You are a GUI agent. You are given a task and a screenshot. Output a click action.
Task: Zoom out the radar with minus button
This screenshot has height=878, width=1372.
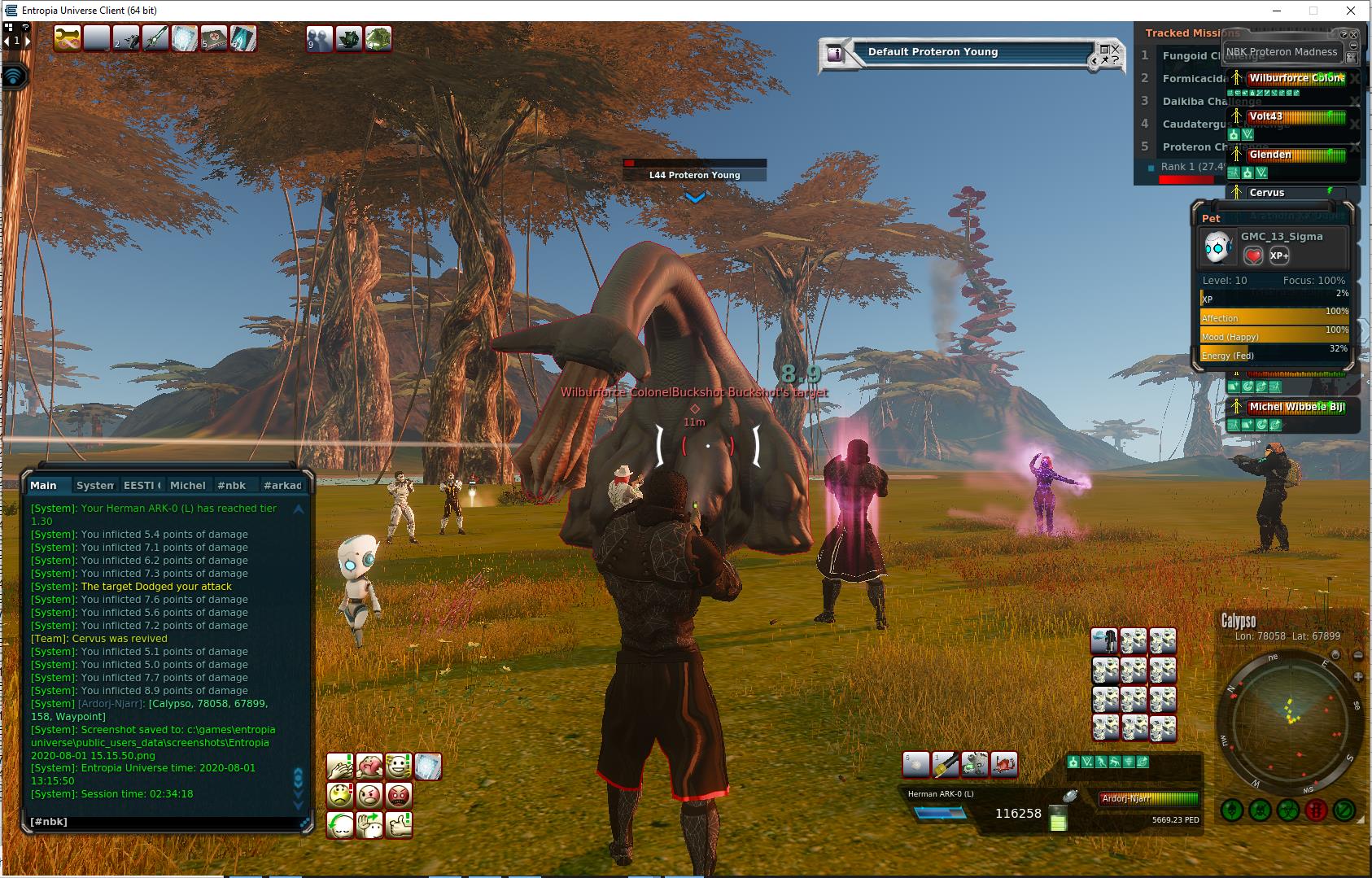click(1358, 656)
